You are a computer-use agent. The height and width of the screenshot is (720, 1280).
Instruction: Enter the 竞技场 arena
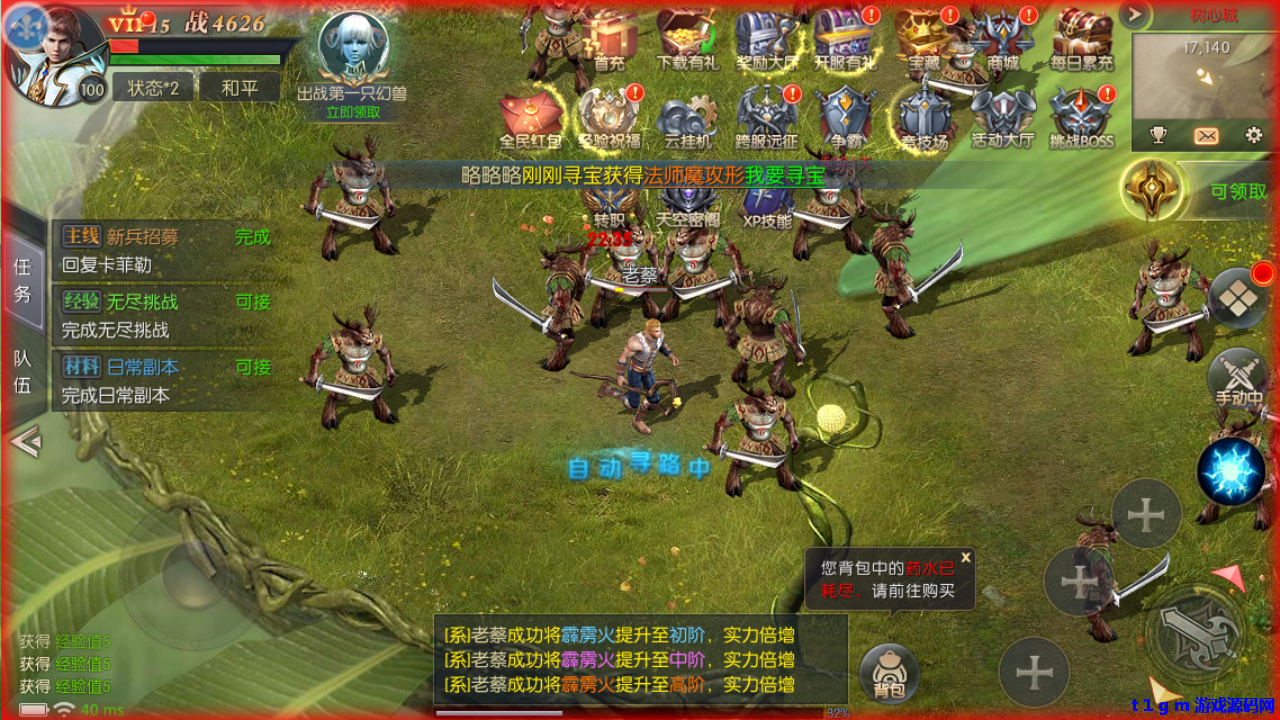tap(924, 118)
